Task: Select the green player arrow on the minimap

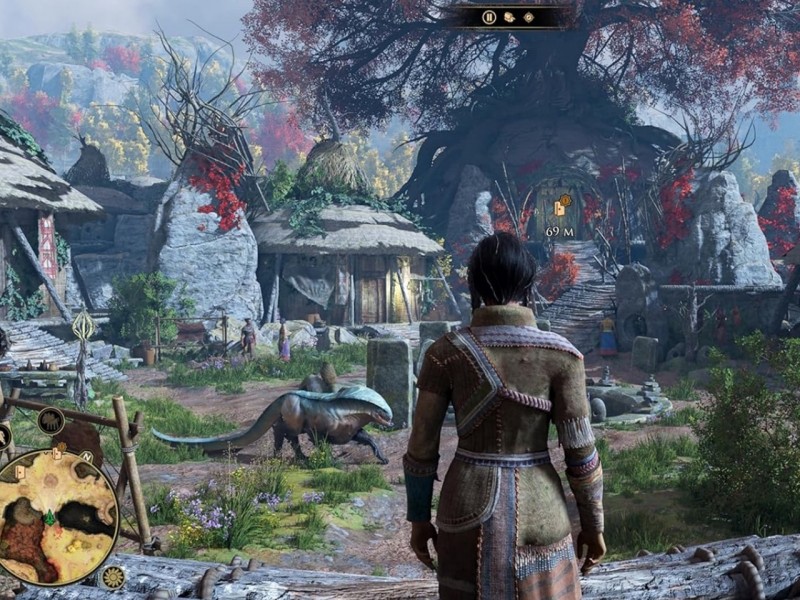Action: [x=49, y=517]
